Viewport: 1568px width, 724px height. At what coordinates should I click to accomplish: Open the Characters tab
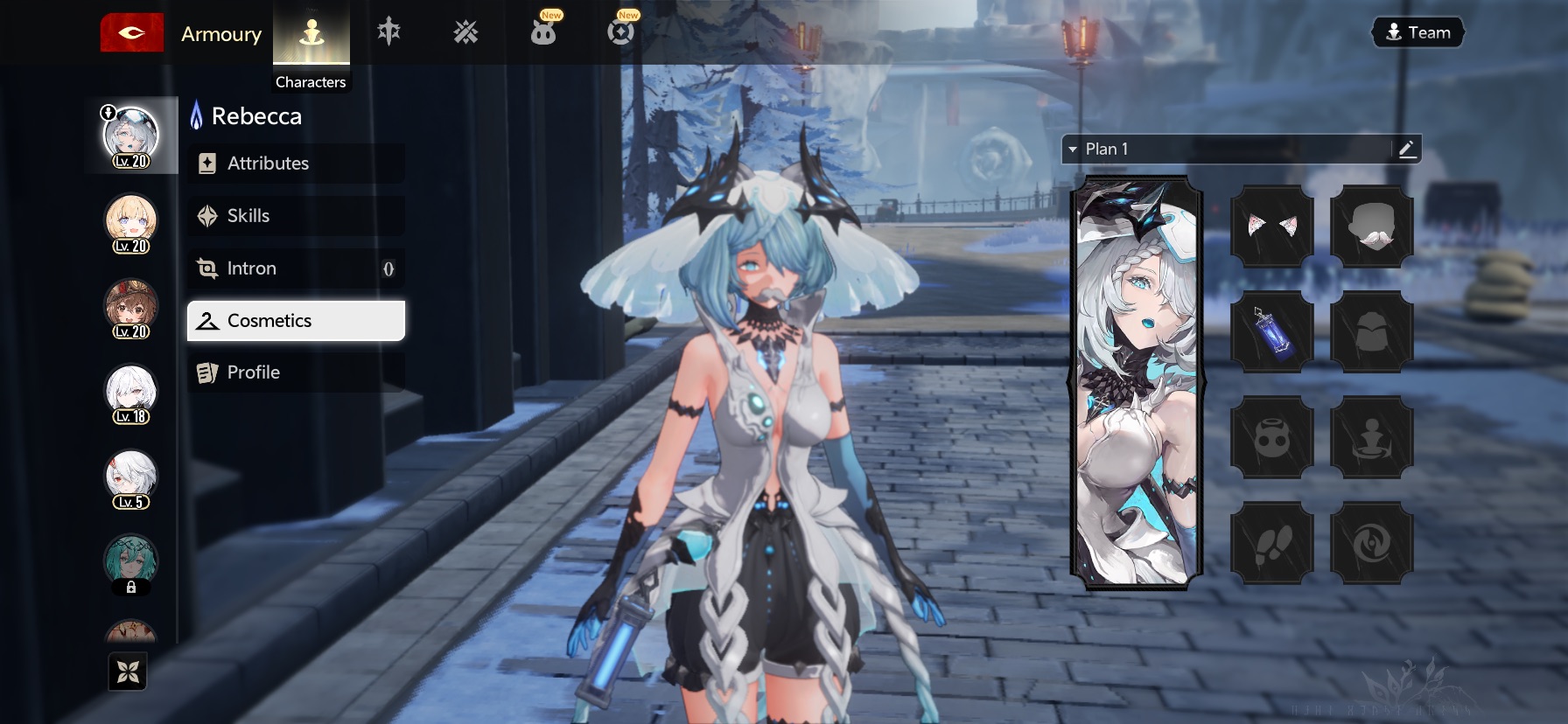pos(311,44)
